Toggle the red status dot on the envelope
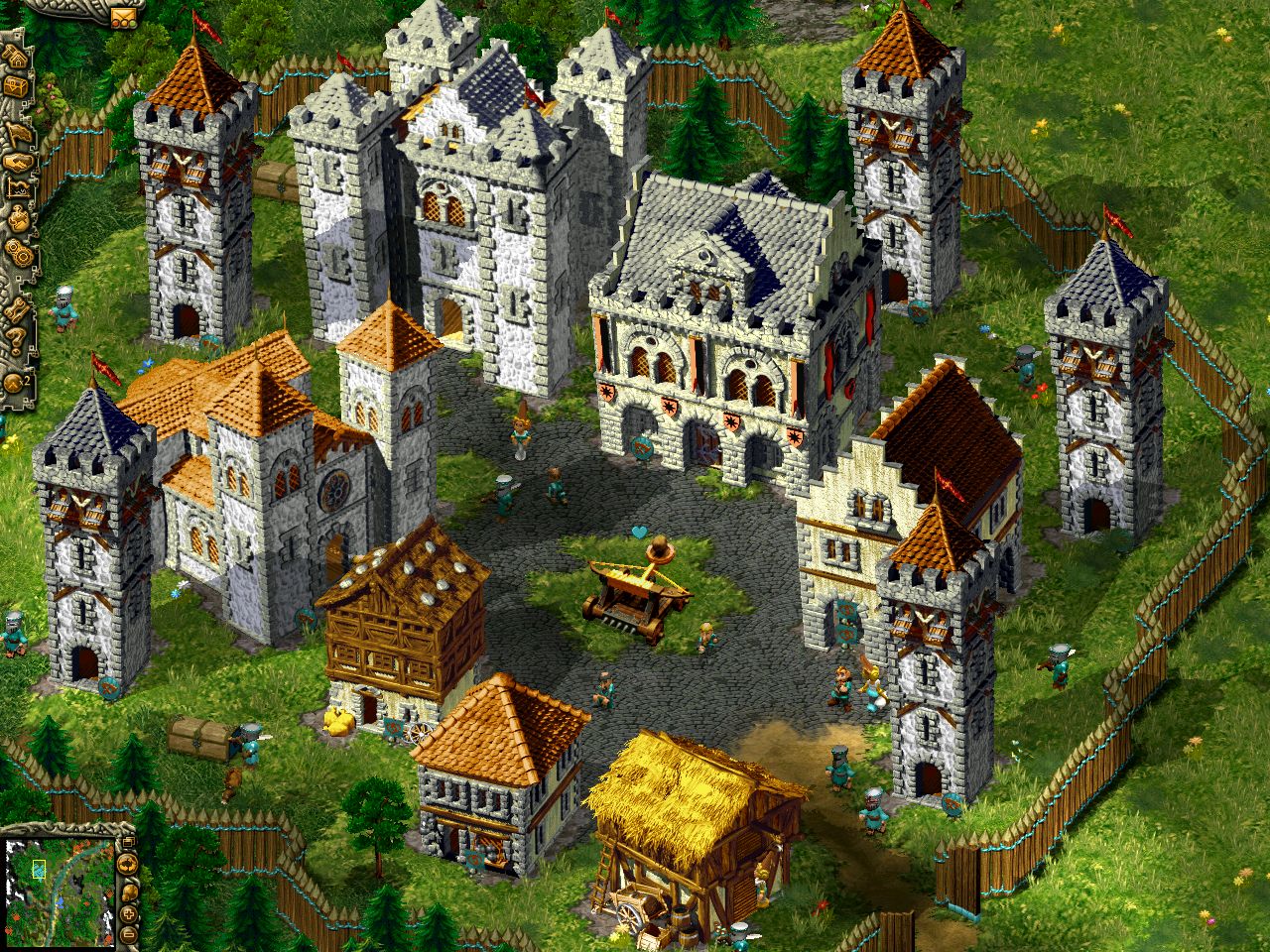 pos(115,23)
